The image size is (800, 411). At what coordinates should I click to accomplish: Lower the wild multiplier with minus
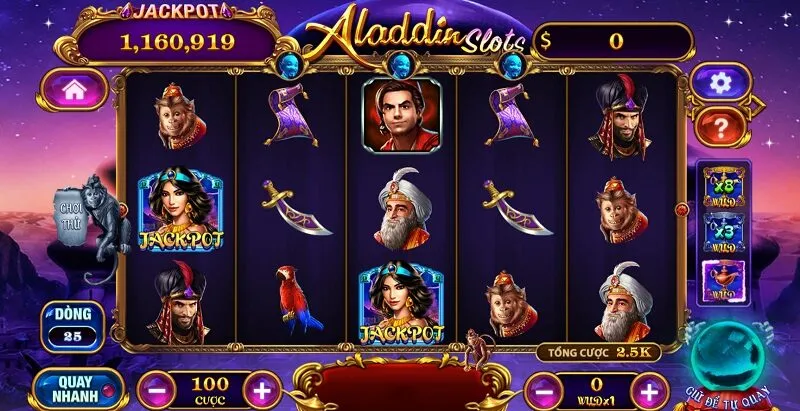[542, 389]
